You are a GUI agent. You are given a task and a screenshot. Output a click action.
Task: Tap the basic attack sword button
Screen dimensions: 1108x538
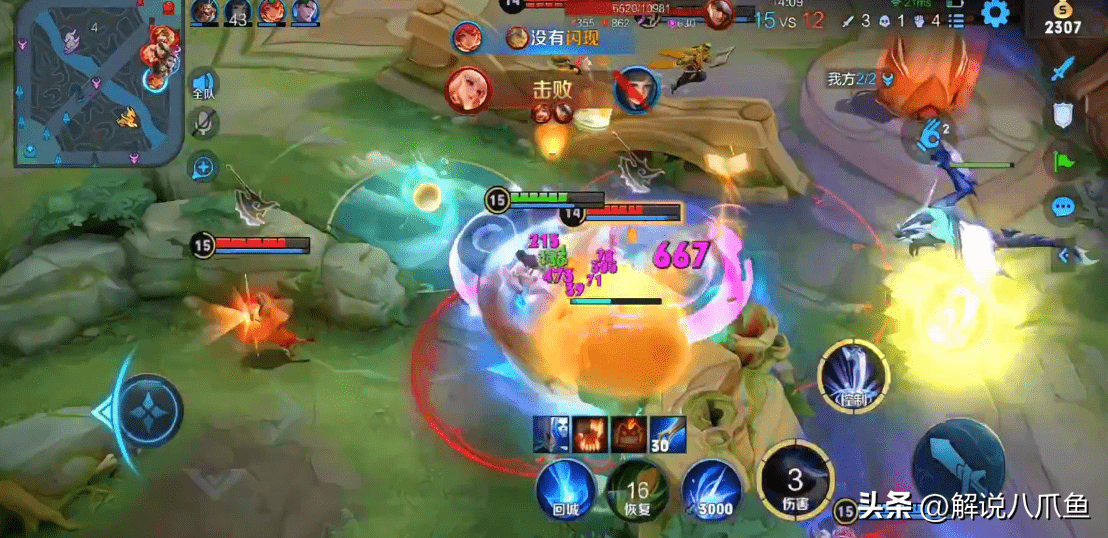click(x=959, y=466)
